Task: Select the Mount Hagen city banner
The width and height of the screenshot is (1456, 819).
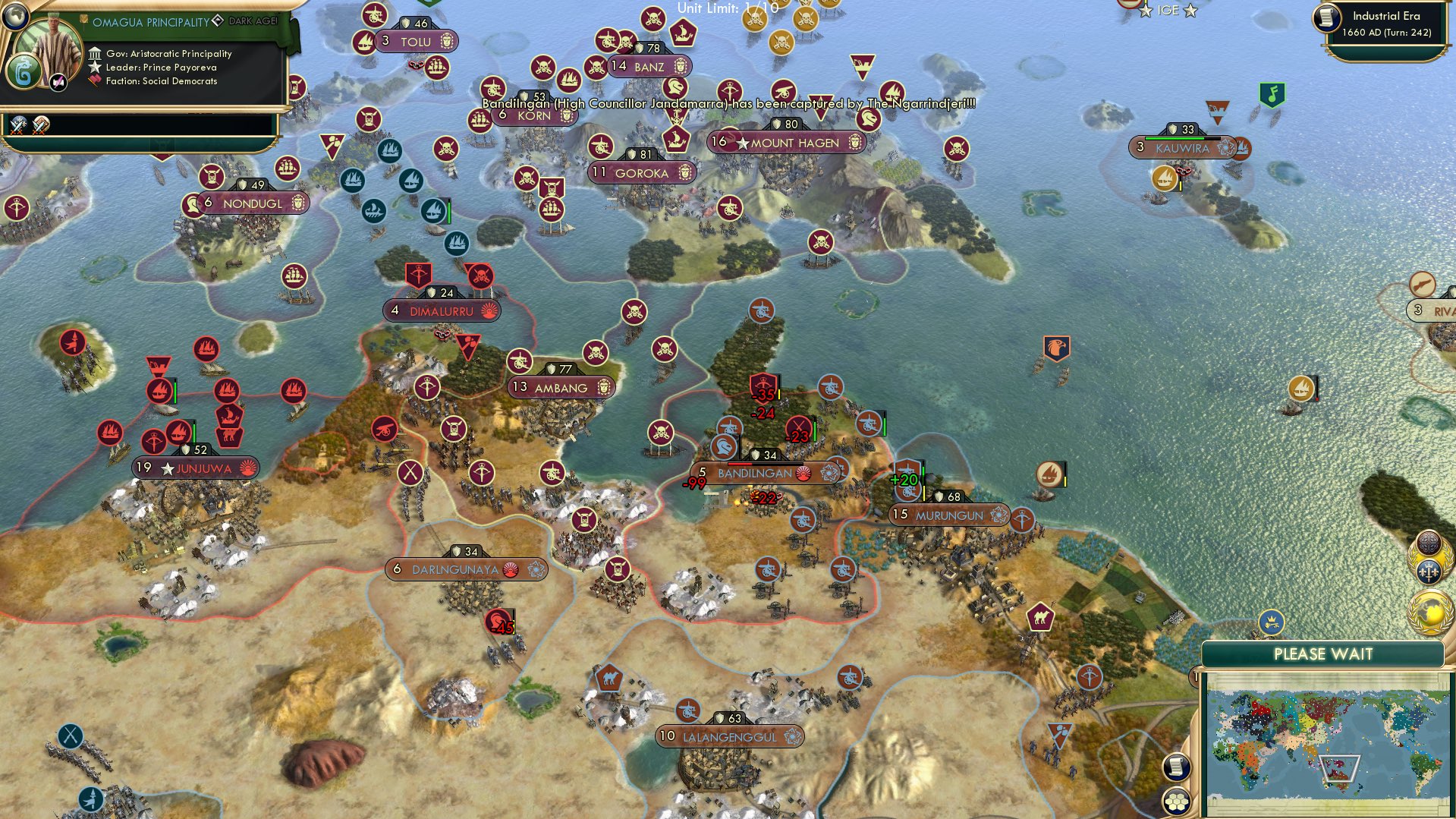Action: coord(786,143)
